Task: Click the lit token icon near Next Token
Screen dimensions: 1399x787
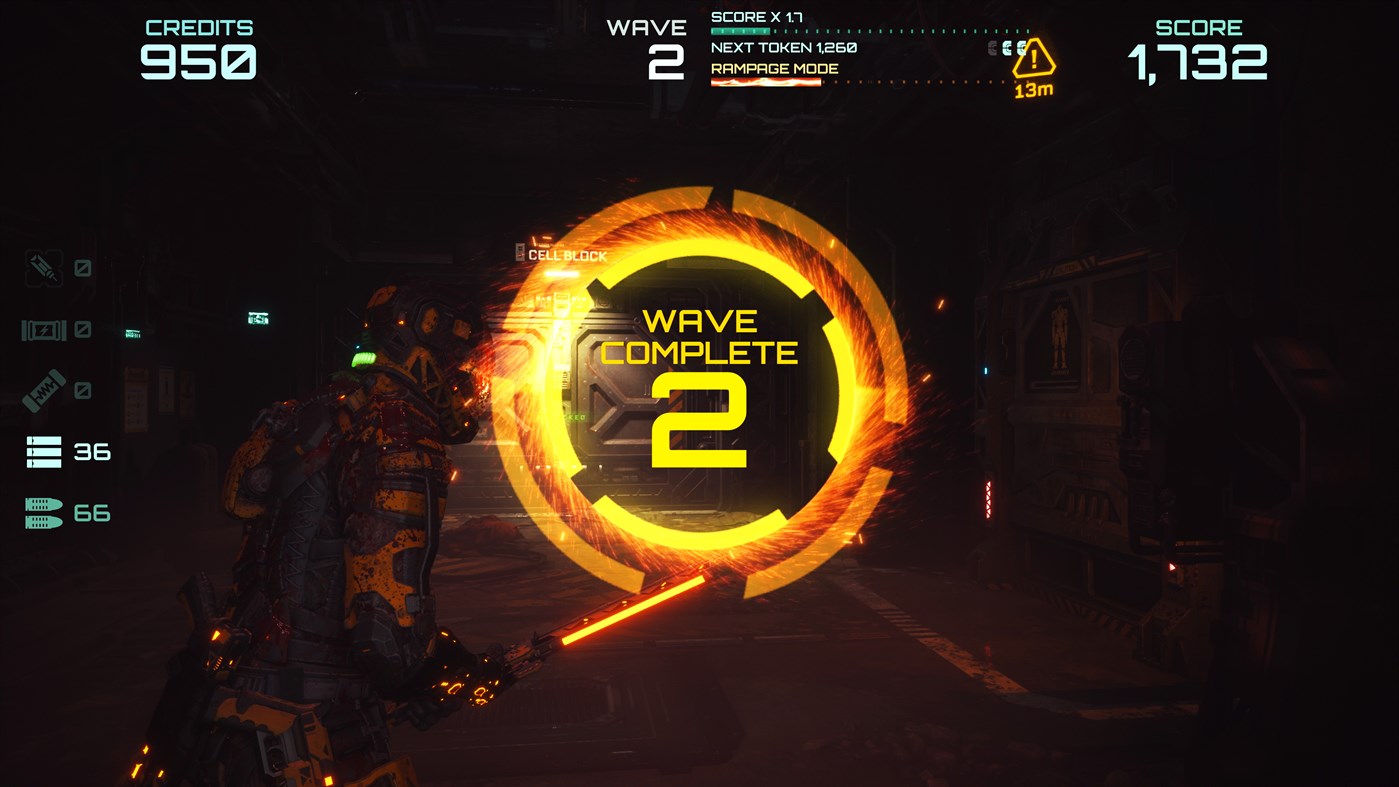Action: click(x=1021, y=47)
